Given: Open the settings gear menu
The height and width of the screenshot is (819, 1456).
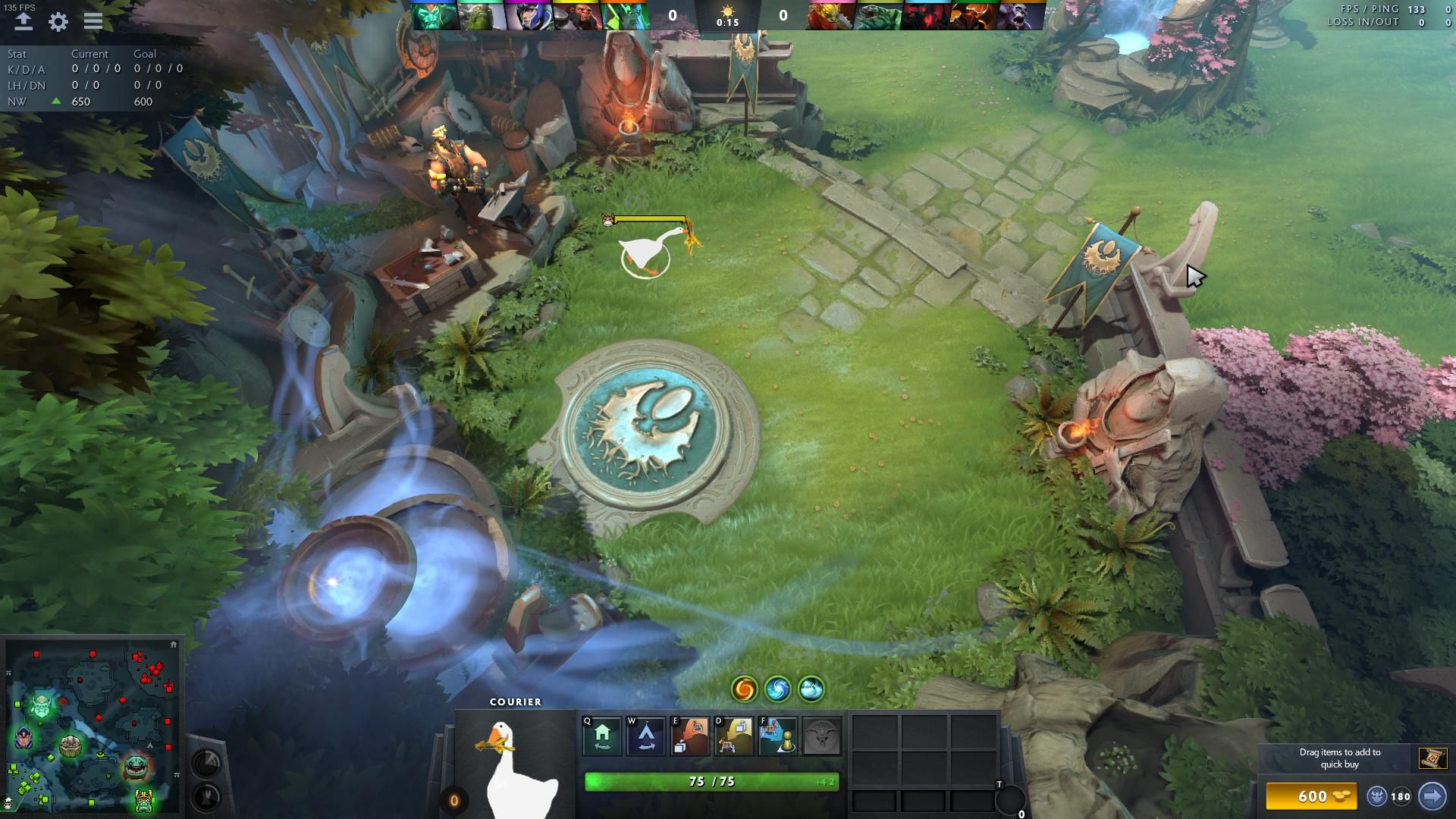Looking at the screenshot, I should pos(58,22).
